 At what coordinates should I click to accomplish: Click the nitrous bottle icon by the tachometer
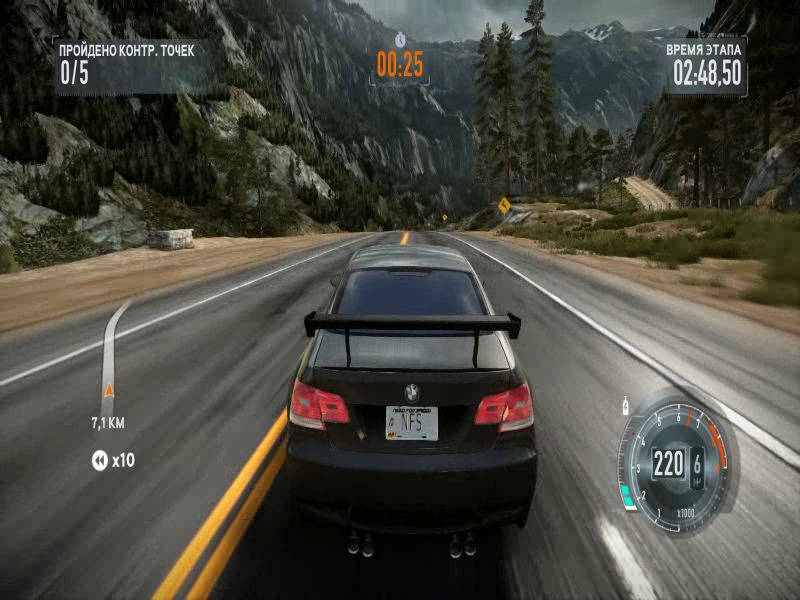(626, 407)
